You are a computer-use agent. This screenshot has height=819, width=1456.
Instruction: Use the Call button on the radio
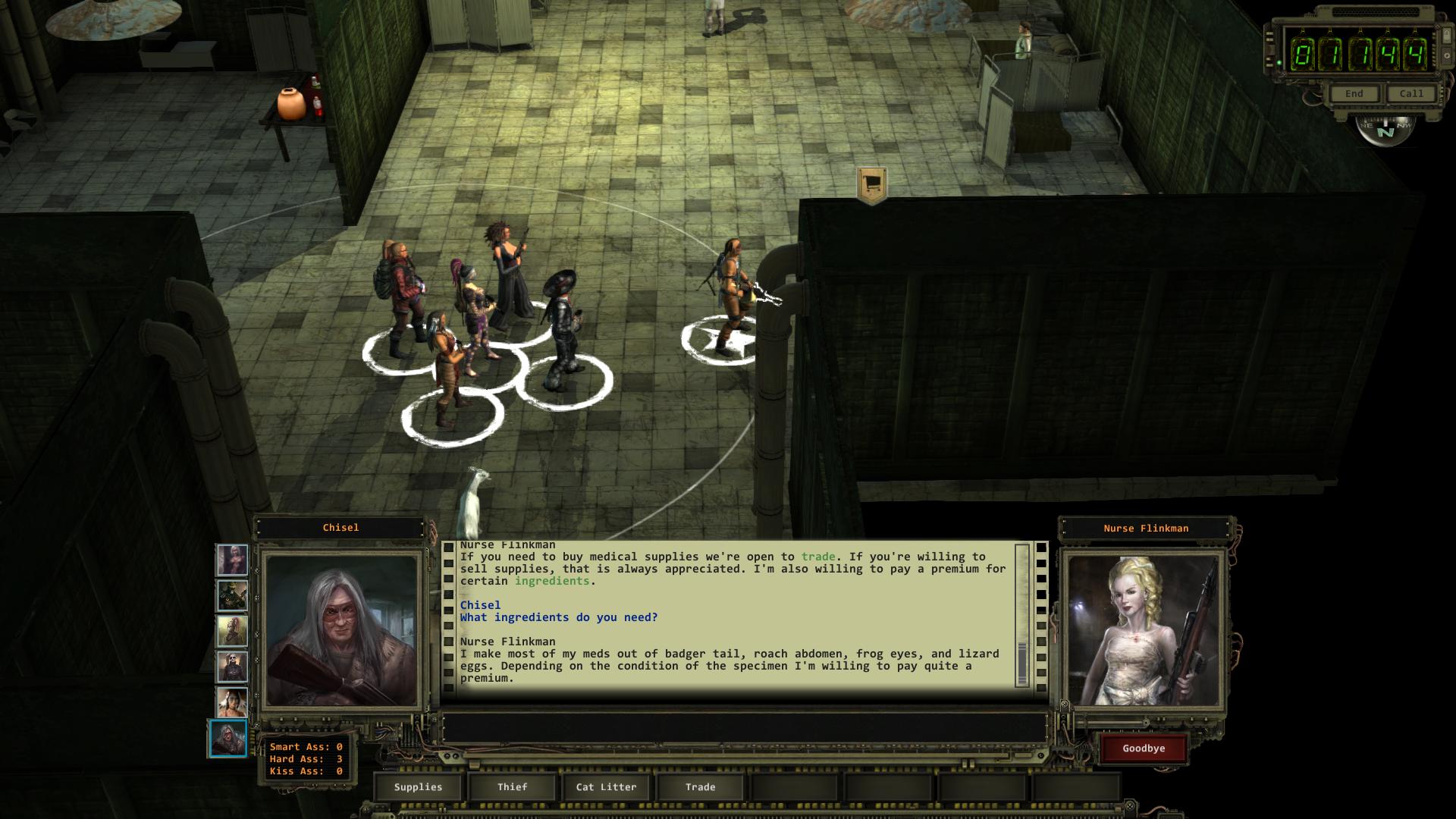(1410, 94)
